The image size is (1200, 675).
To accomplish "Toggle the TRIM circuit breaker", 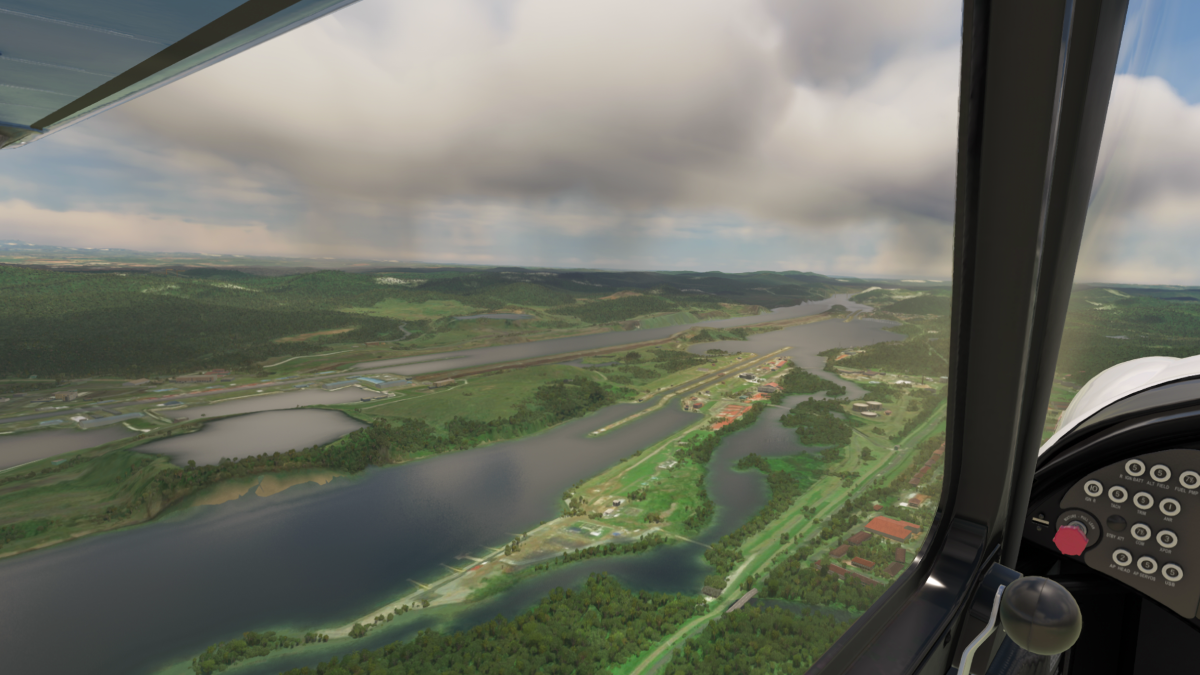I will pyautogui.click(x=1143, y=500).
